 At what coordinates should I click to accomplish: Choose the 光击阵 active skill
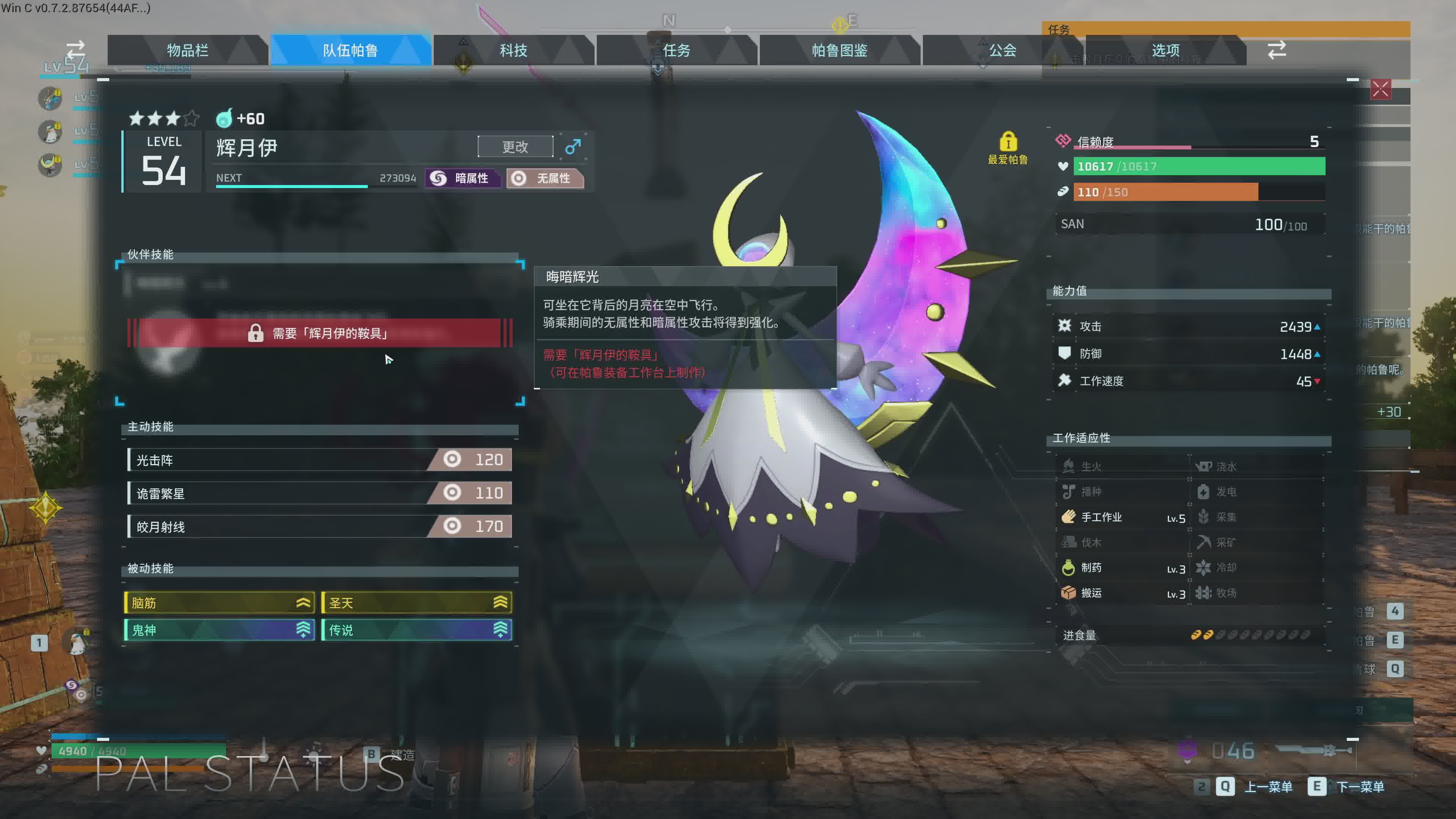tap(319, 460)
